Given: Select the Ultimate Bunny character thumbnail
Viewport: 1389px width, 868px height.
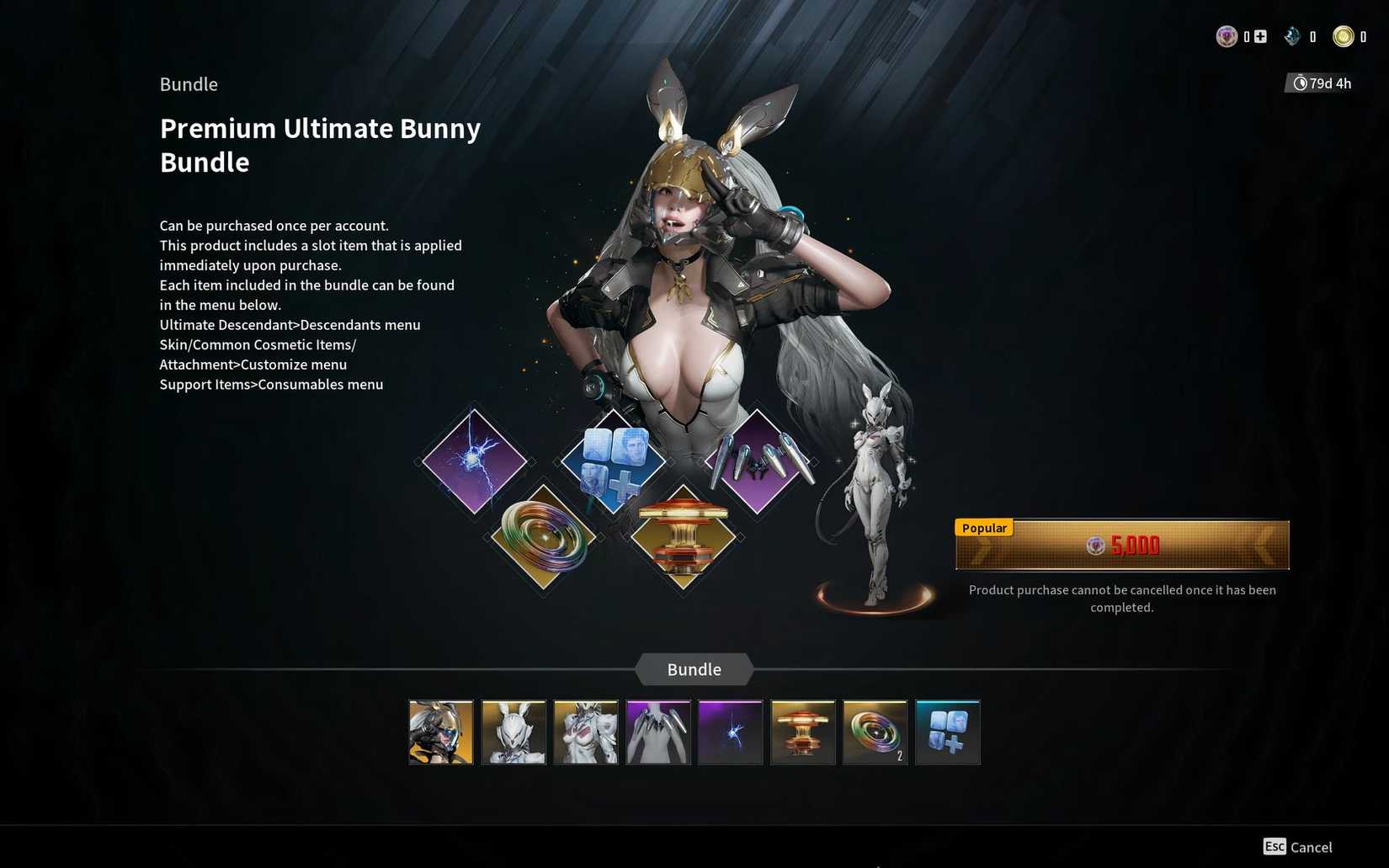Looking at the screenshot, I should pyautogui.click(x=440, y=732).
